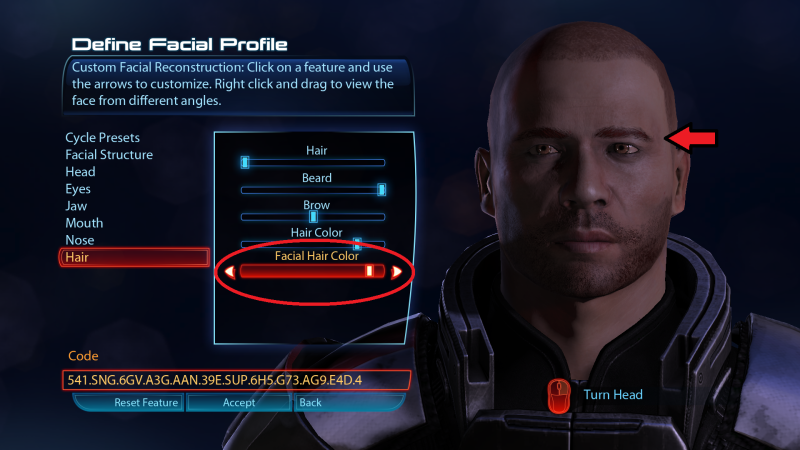Go Back from the facial profile screen

pyautogui.click(x=310, y=402)
